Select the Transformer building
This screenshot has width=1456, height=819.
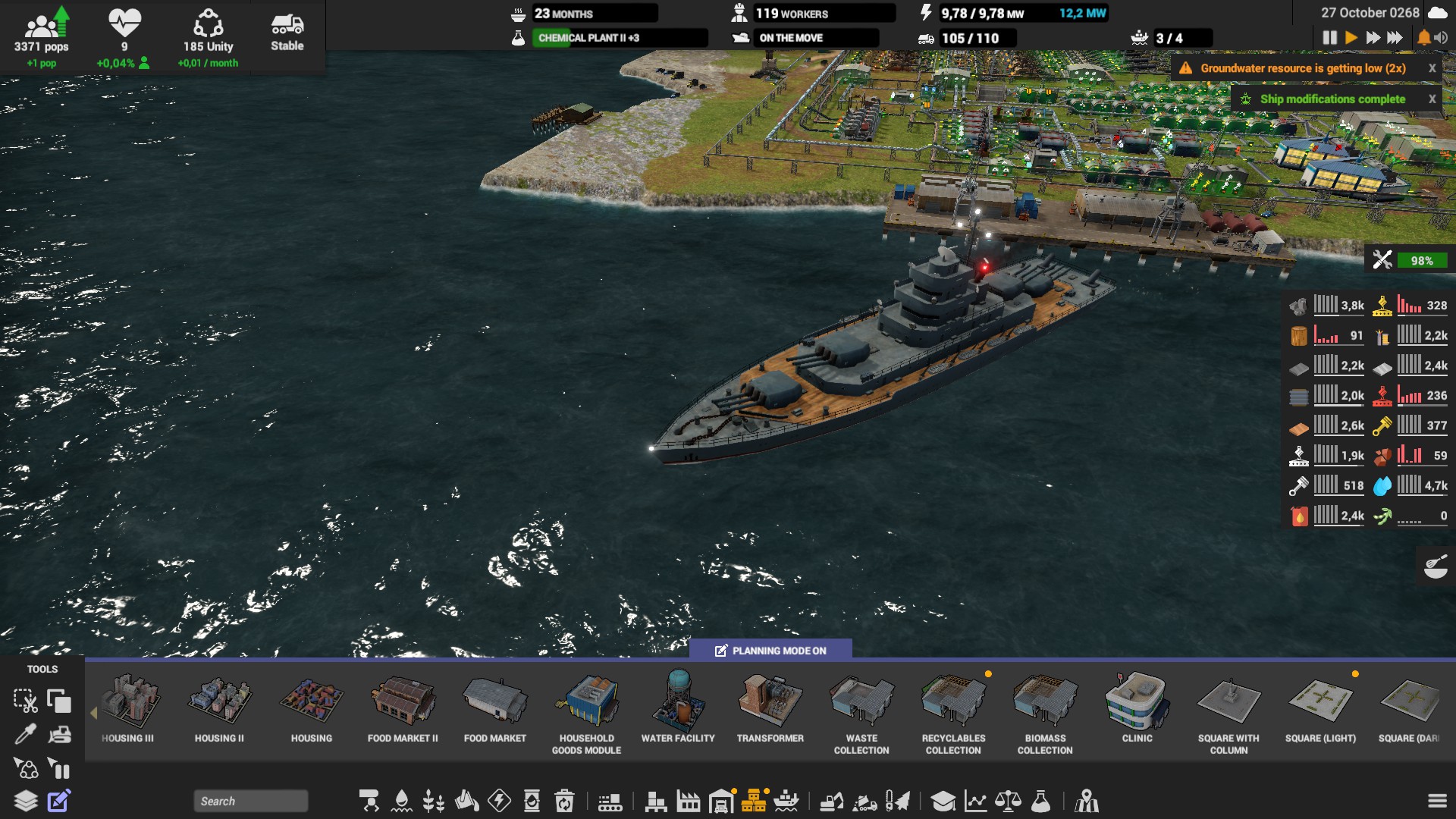[770, 707]
